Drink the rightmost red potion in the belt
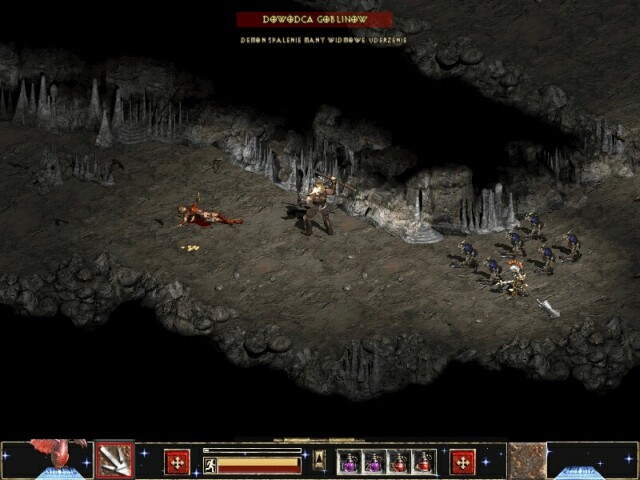Screen dimensions: 640x480 click(x=424, y=462)
